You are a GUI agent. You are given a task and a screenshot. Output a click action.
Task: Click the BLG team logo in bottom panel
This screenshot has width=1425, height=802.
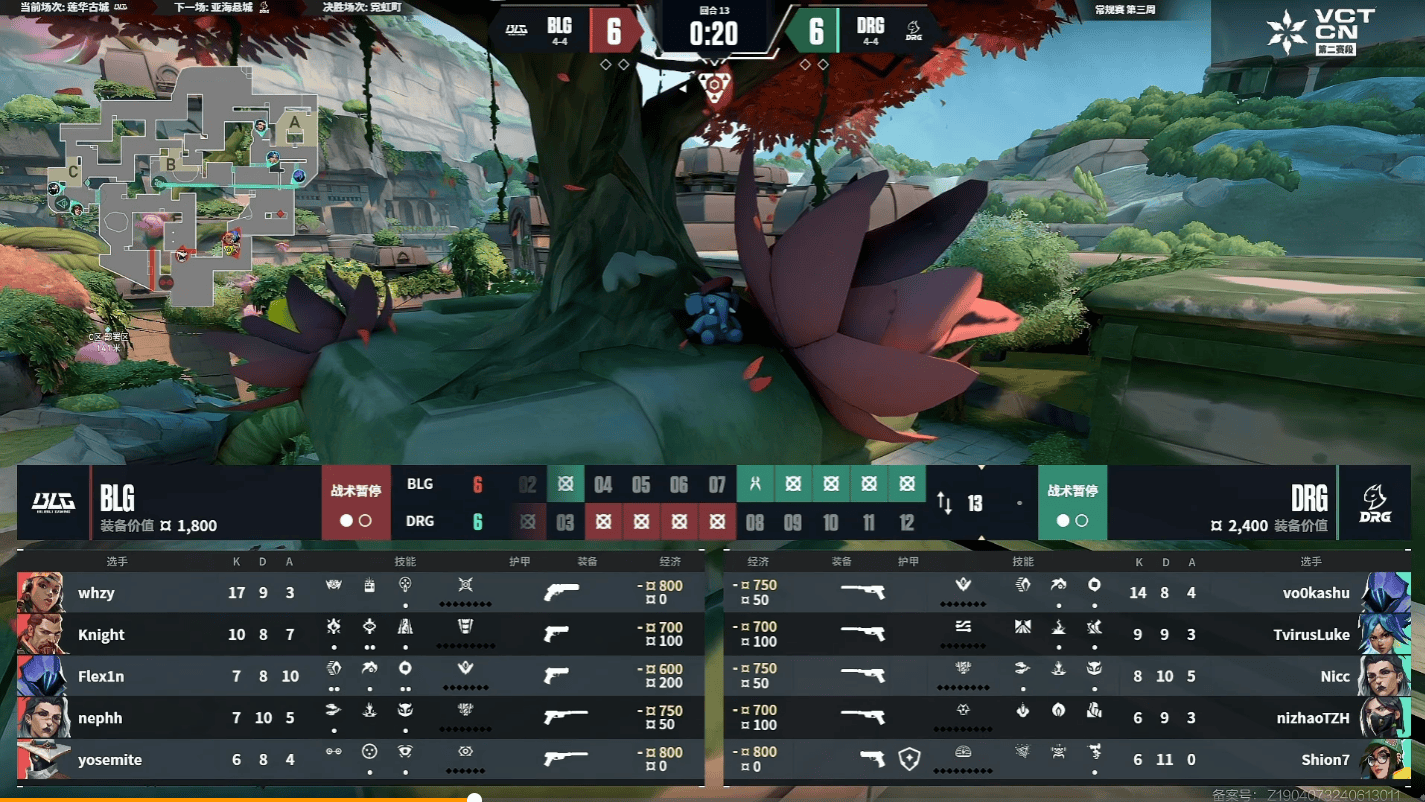pos(53,502)
